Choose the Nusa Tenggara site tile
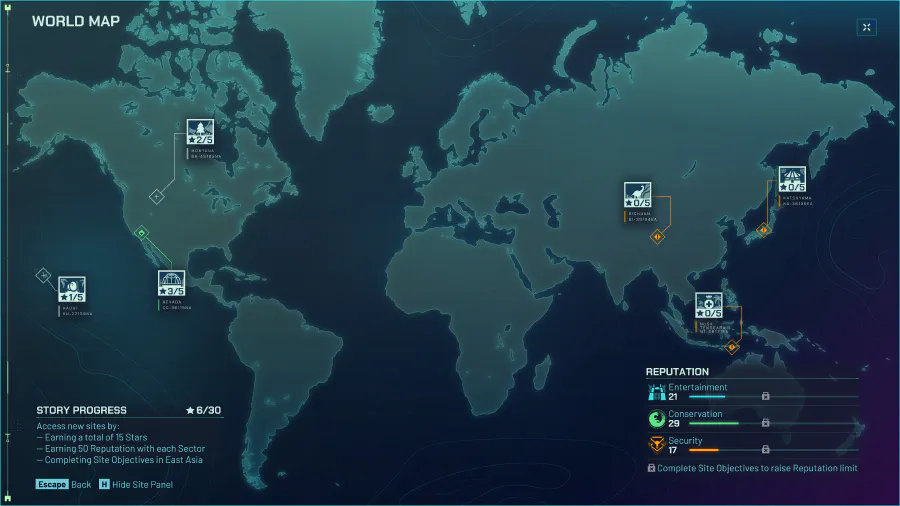 [709, 306]
